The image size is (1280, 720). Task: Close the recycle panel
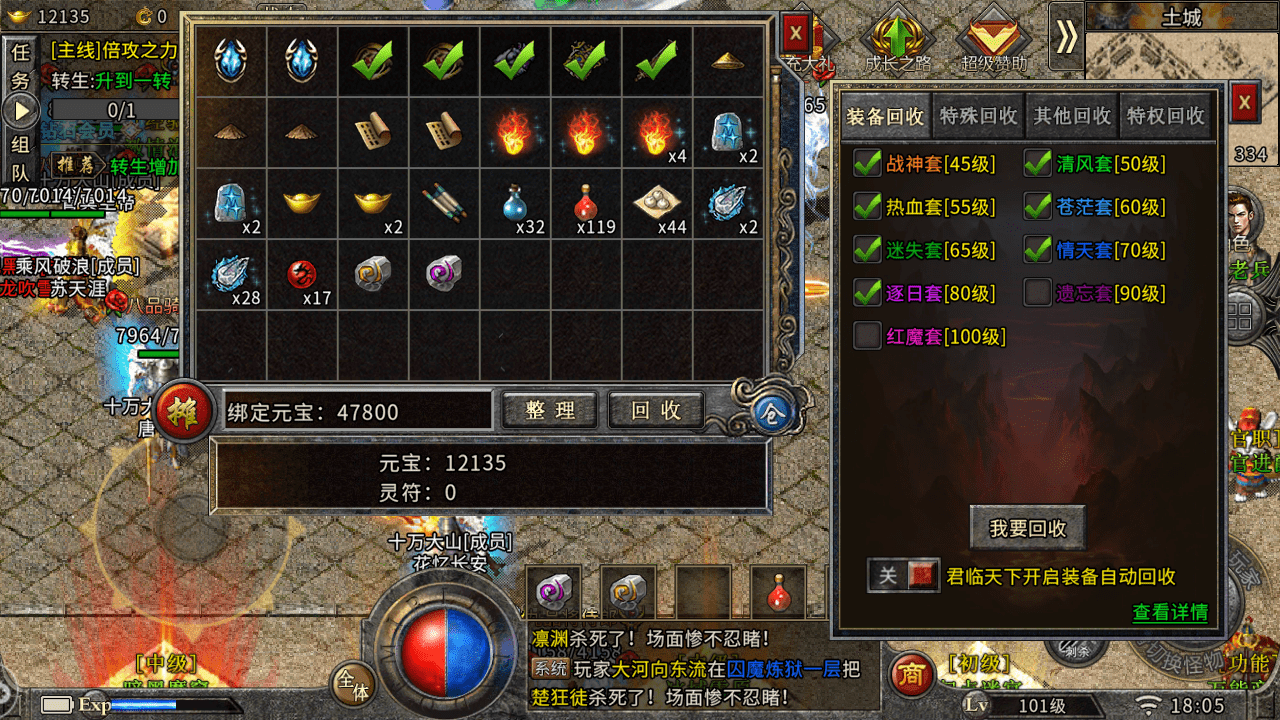(1244, 102)
